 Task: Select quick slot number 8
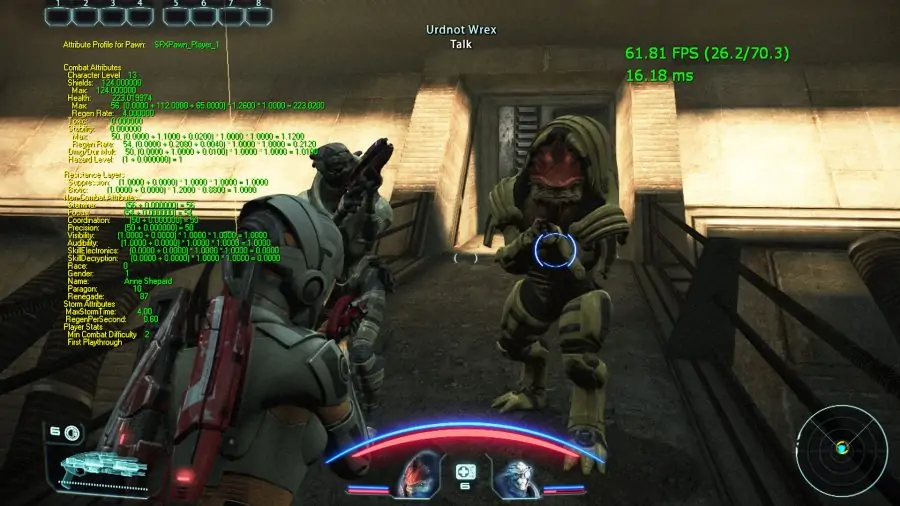click(259, 15)
